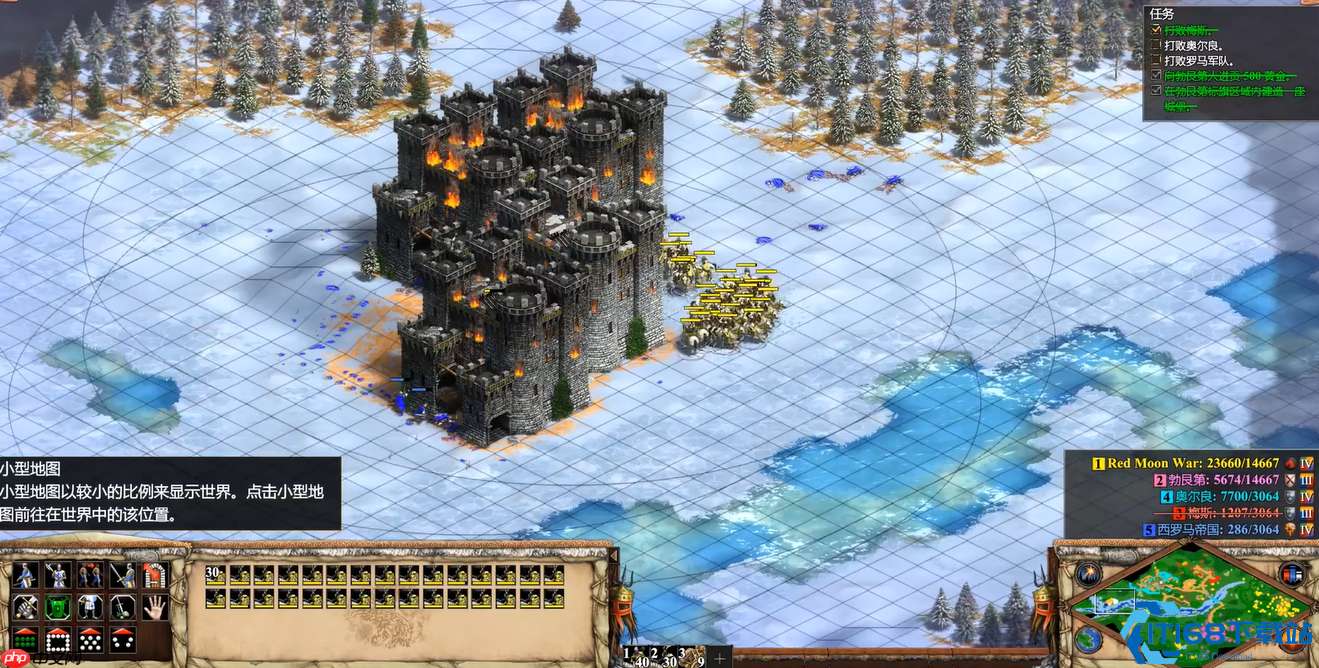Image resolution: width=1319 pixels, height=668 pixels.
Task: Select the No Attack stance icon
Action: [x=122, y=607]
